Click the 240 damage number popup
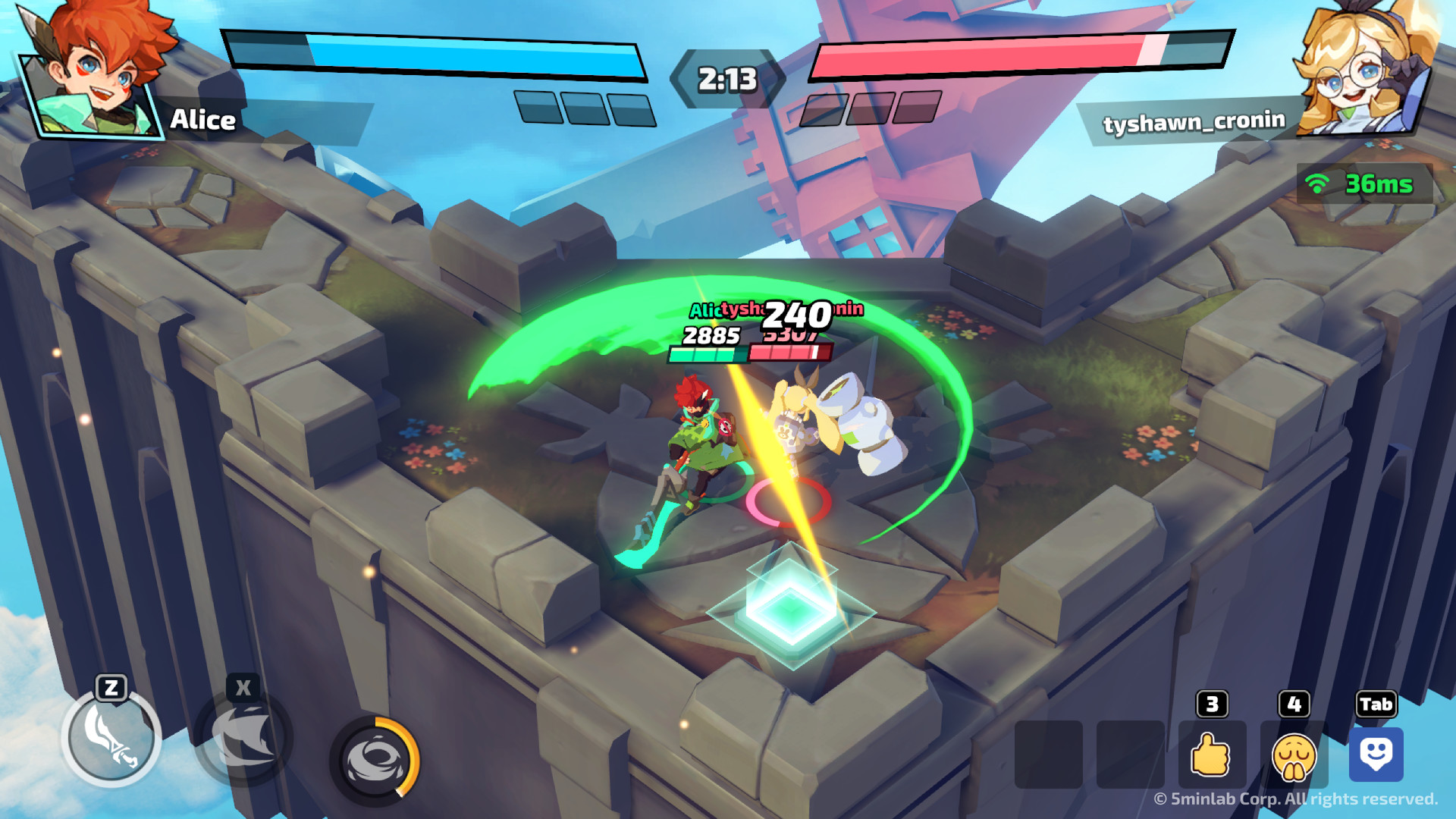 click(x=795, y=315)
